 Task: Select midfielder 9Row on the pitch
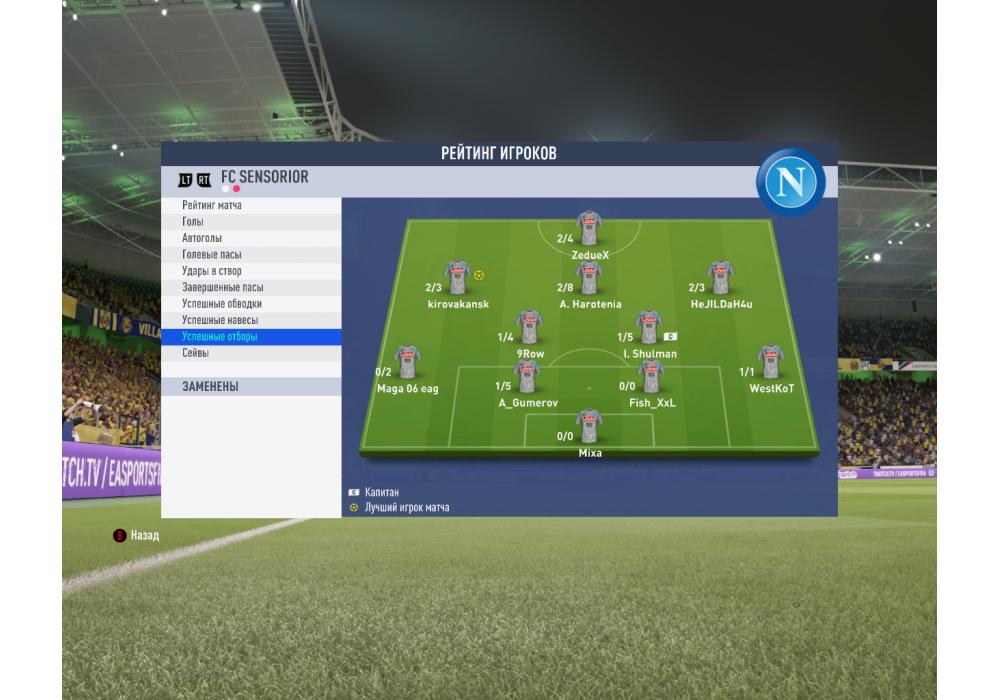tap(530, 327)
